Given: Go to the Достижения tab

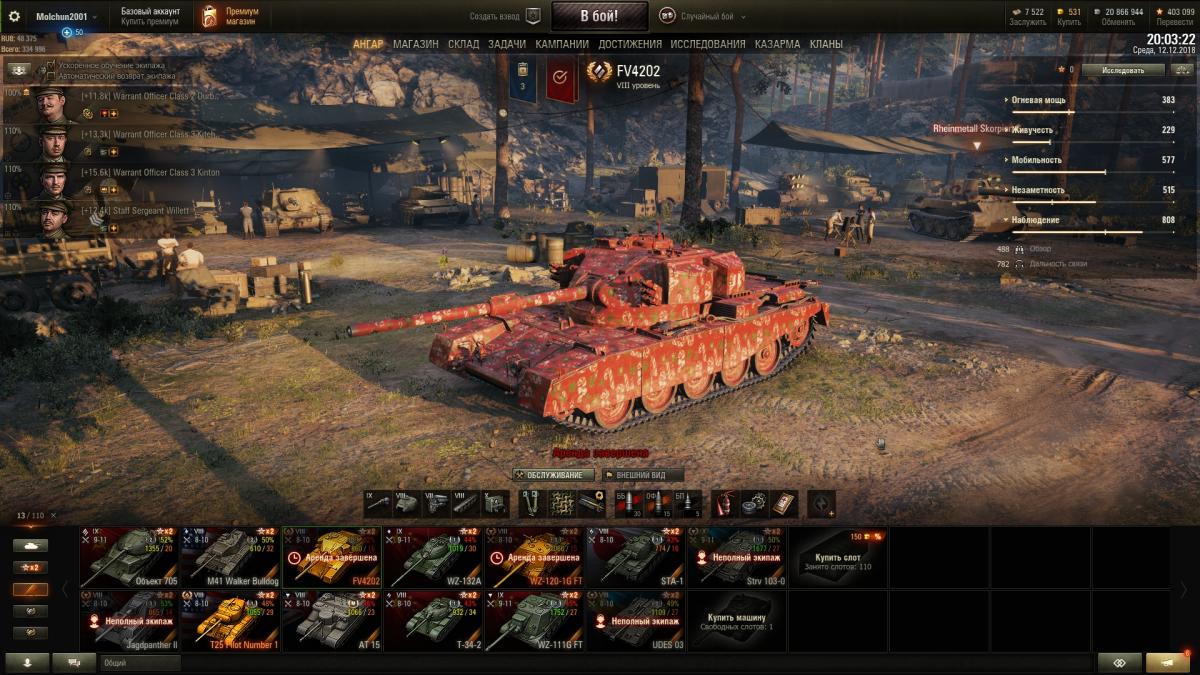Looking at the screenshot, I should (630, 44).
